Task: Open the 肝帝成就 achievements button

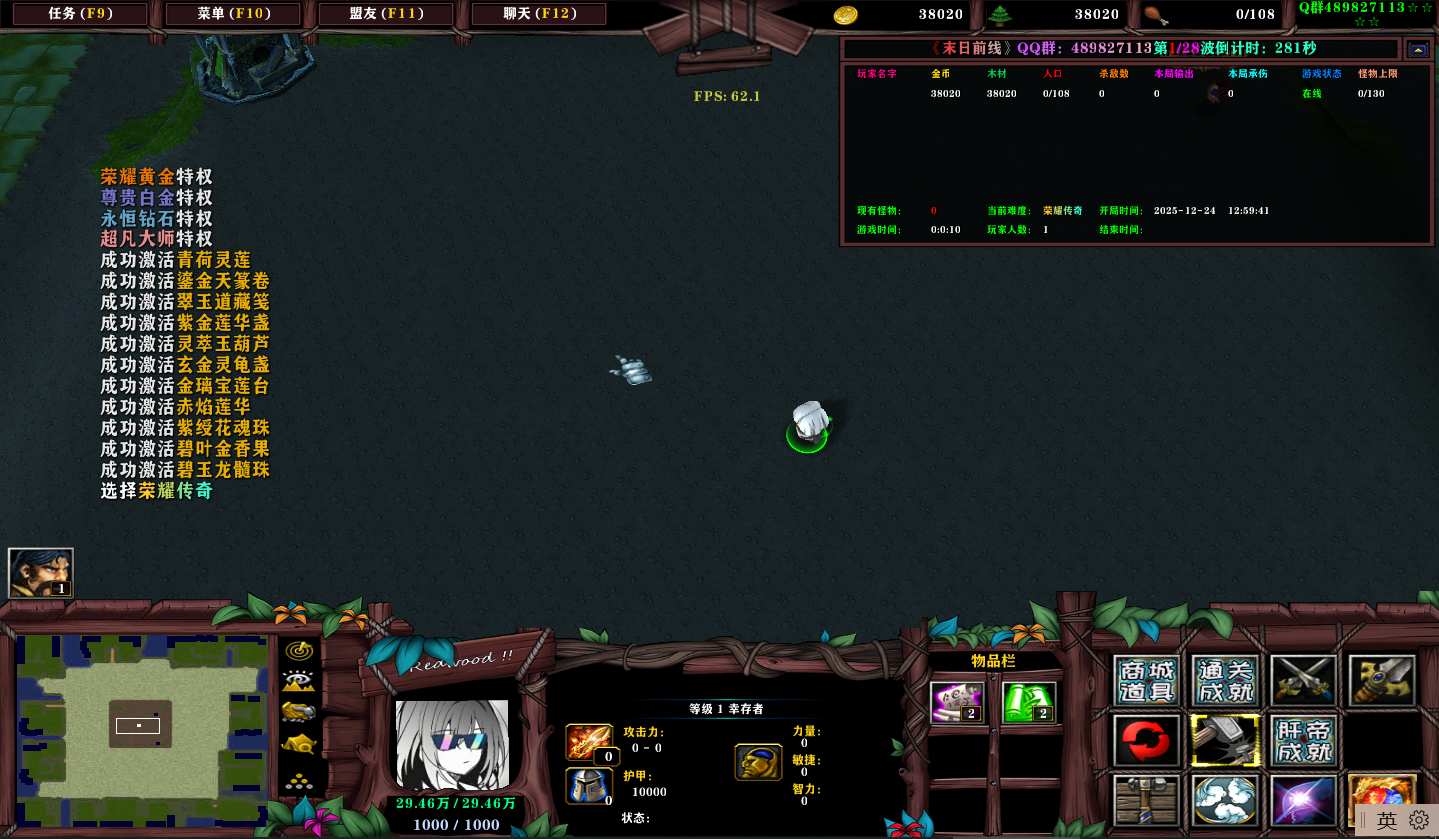Action: click(x=1303, y=741)
